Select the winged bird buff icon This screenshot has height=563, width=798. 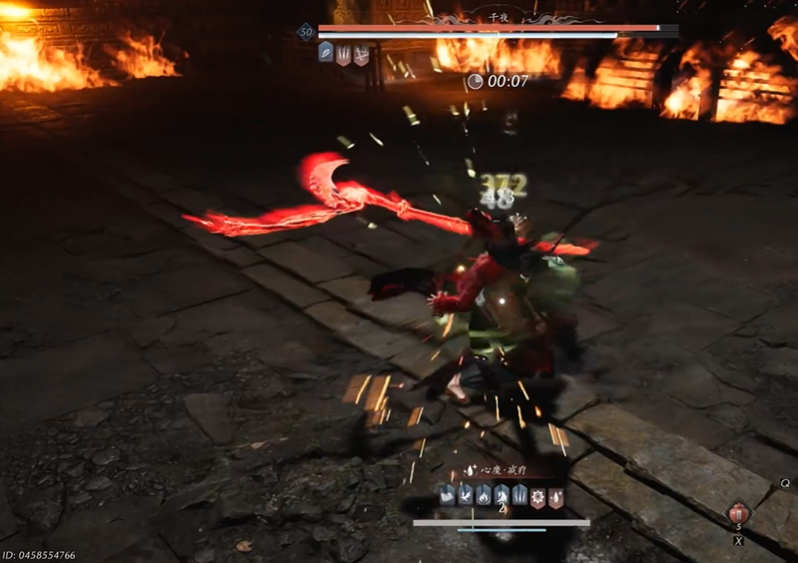[464, 493]
